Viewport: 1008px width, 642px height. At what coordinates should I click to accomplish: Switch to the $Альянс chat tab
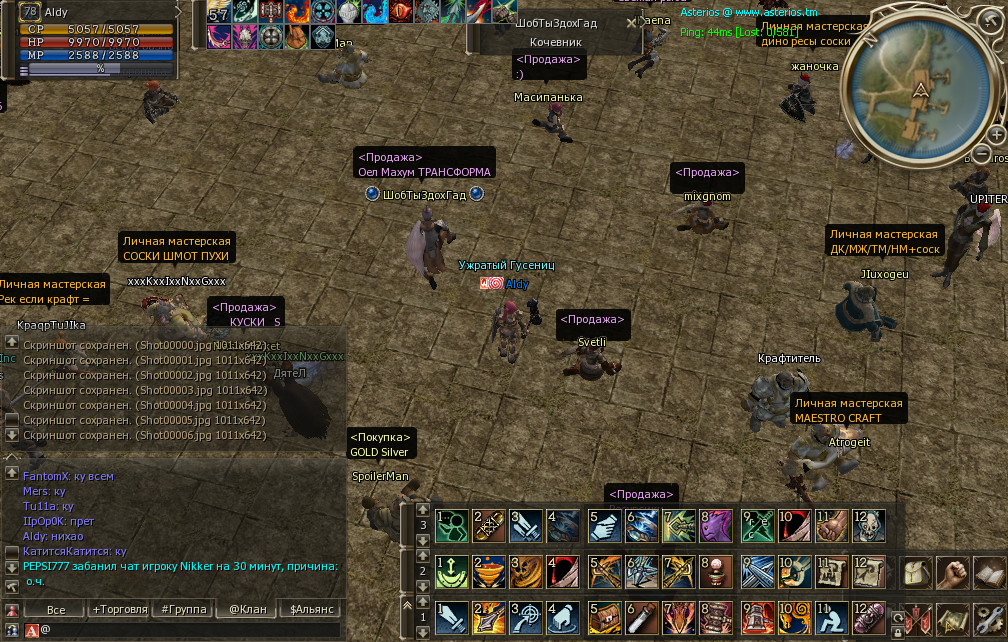(310, 609)
